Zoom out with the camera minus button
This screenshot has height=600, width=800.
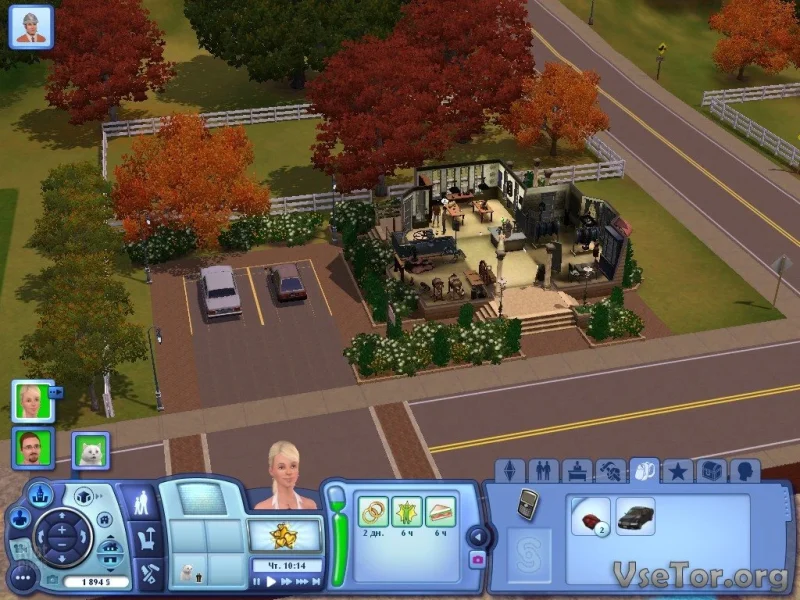(x=62, y=544)
